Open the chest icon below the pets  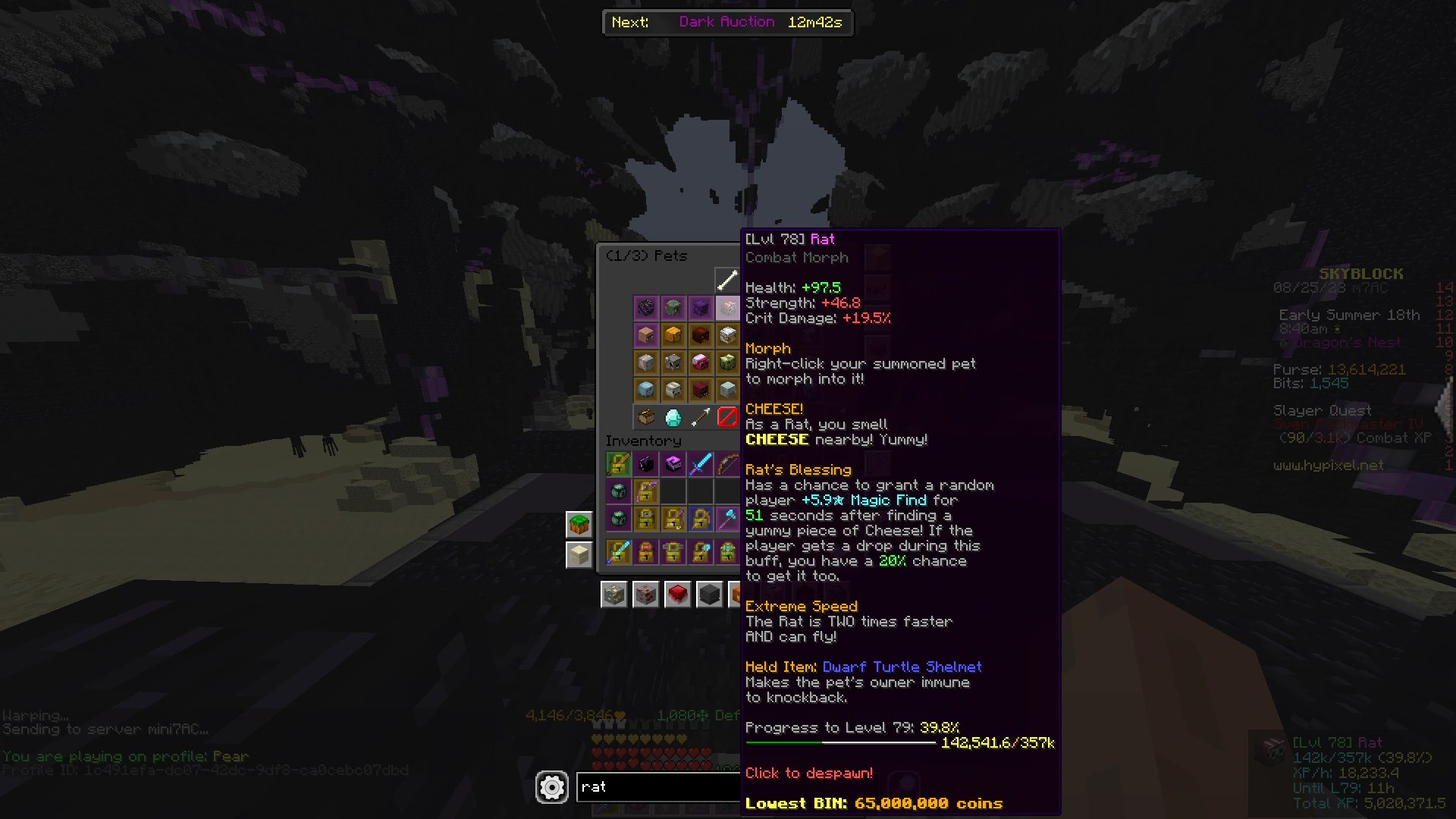click(x=646, y=417)
